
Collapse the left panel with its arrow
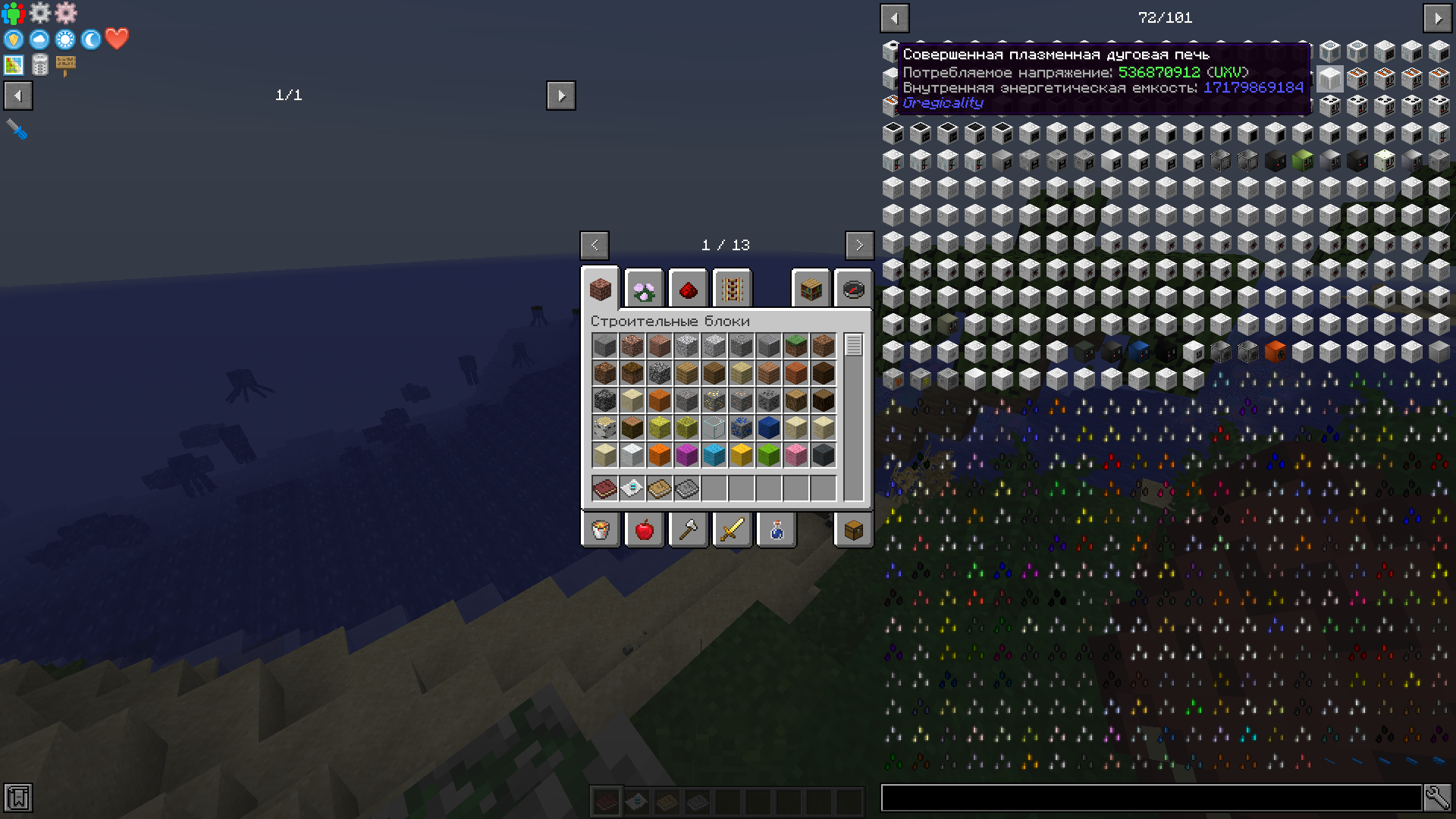click(x=17, y=96)
